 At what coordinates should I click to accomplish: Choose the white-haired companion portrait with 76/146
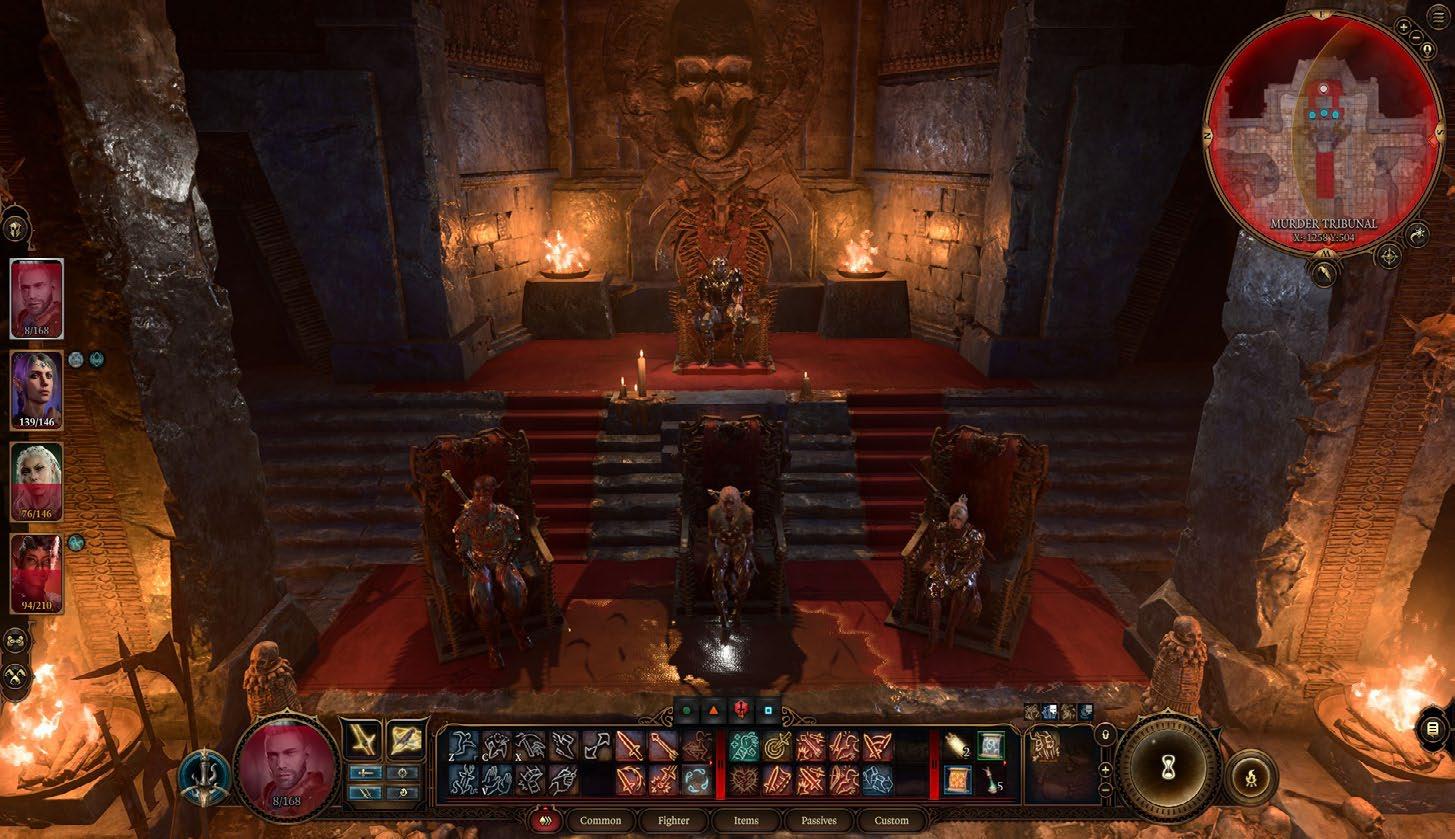(x=37, y=481)
